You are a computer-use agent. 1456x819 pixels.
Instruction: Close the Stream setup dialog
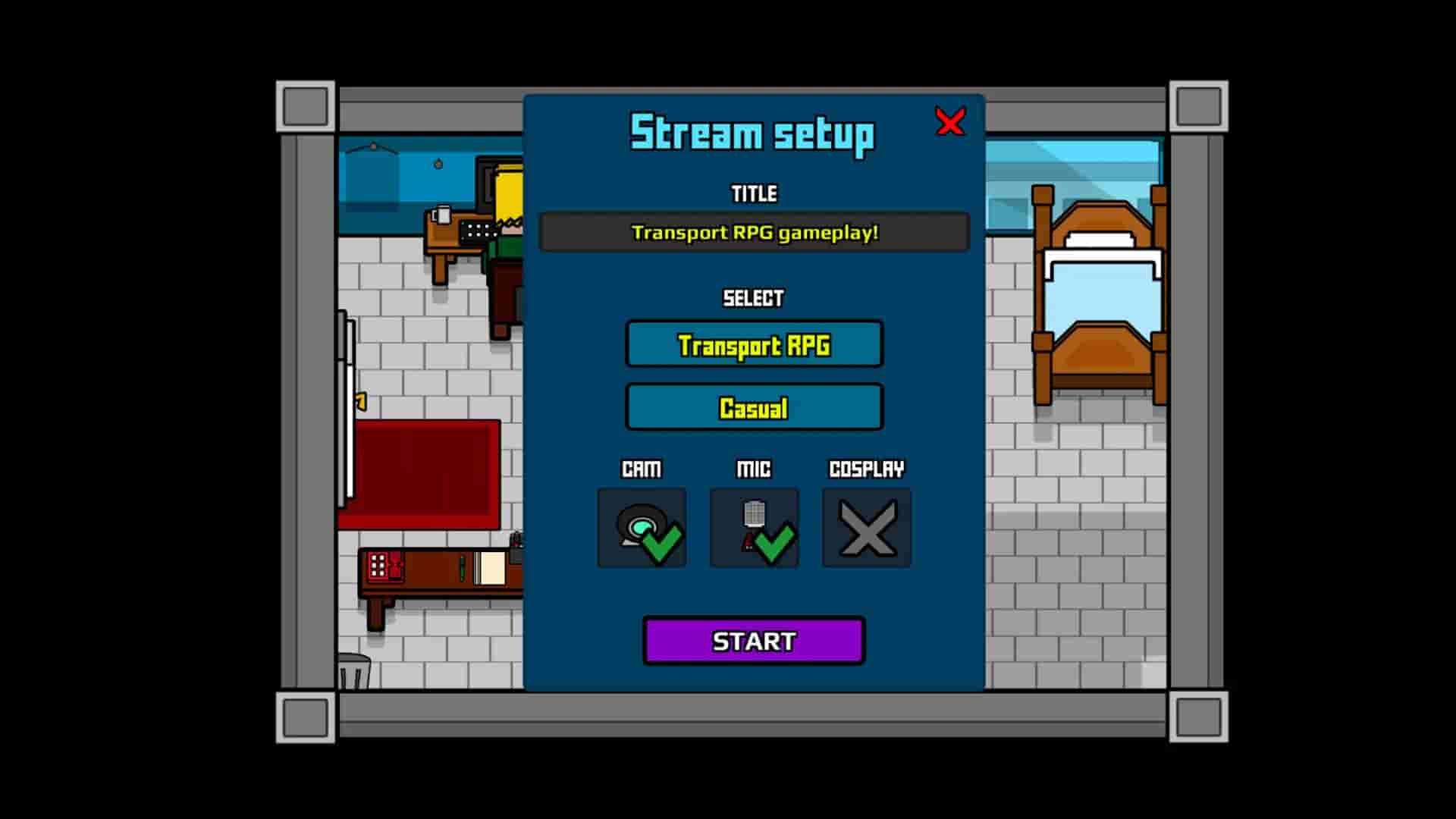pos(950,124)
